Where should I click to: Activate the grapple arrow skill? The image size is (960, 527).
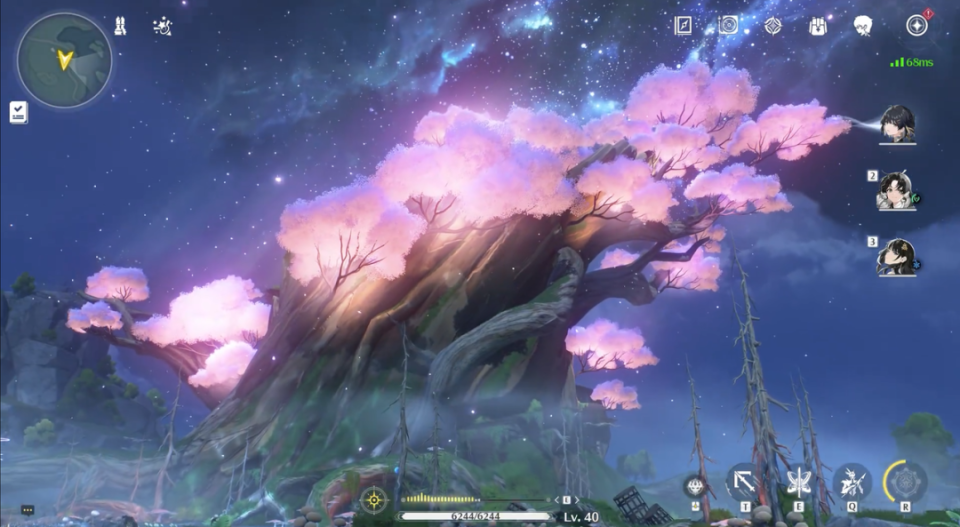click(x=744, y=482)
